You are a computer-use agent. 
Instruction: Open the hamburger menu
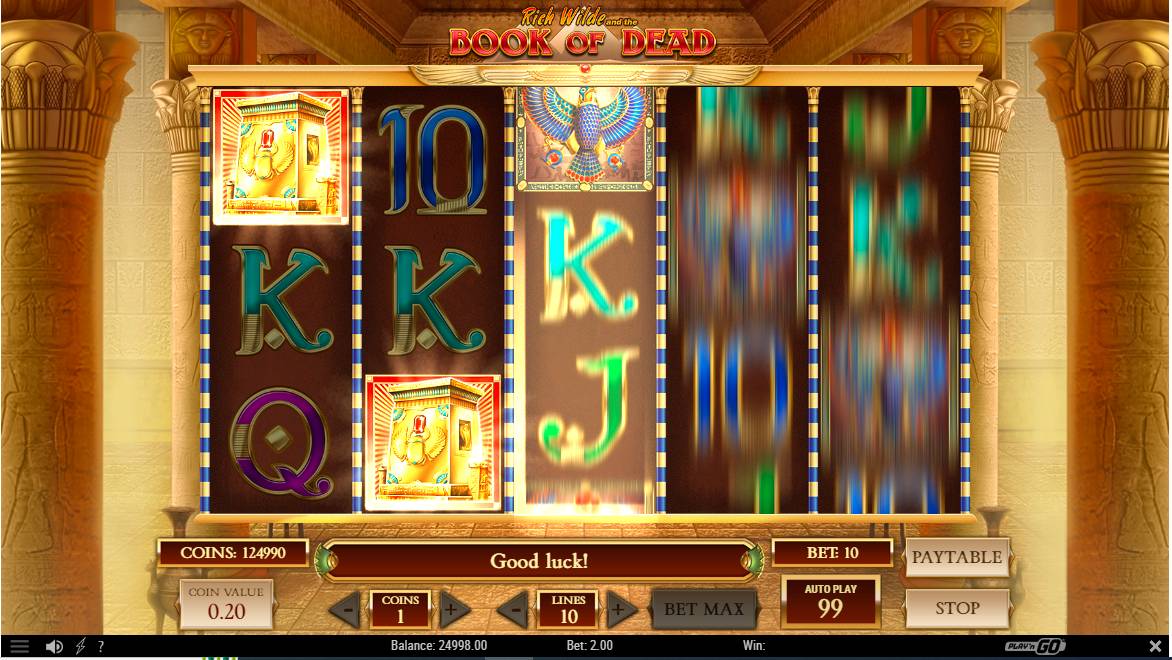coord(19,647)
